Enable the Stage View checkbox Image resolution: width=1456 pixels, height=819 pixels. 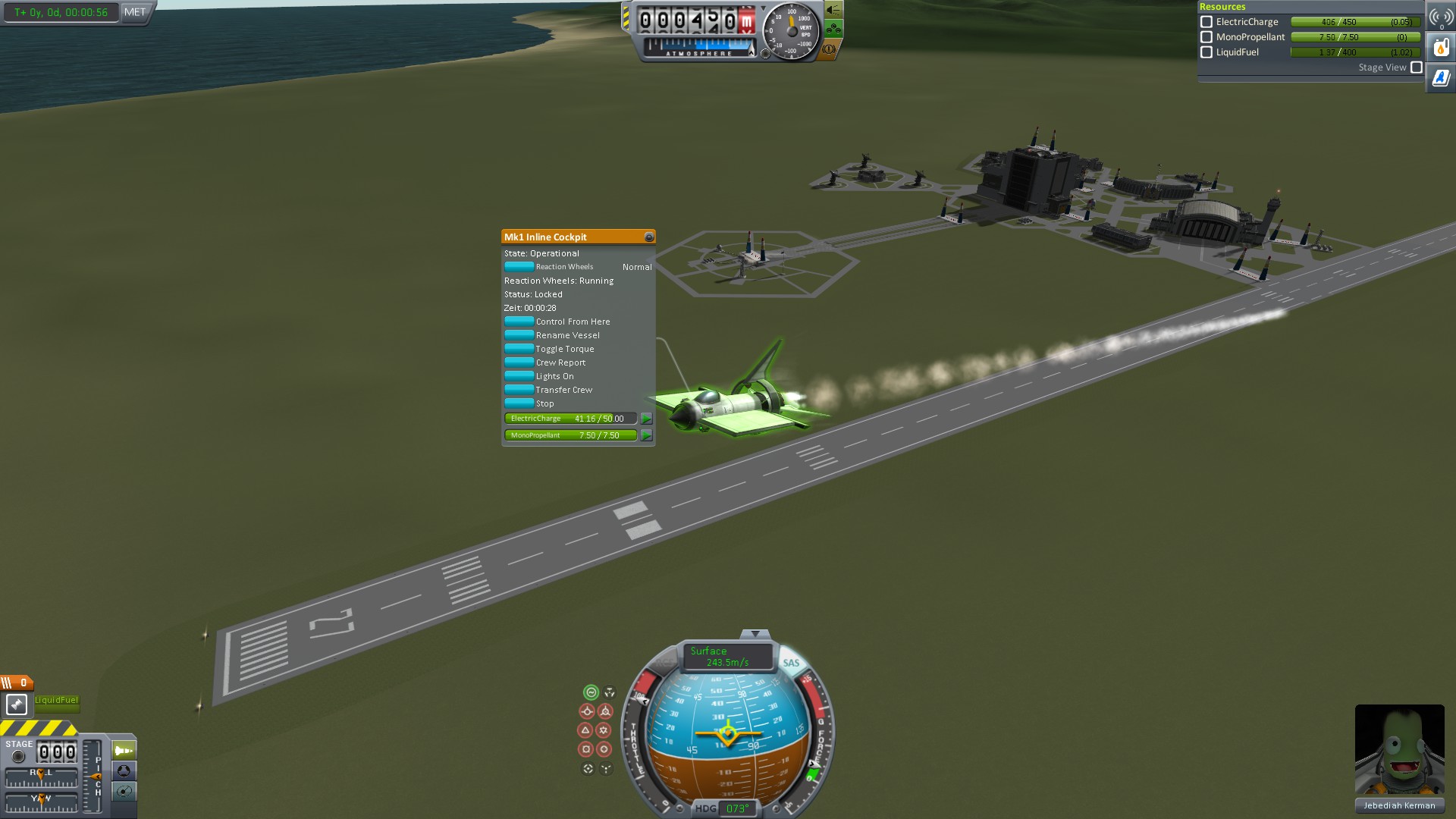click(1416, 67)
